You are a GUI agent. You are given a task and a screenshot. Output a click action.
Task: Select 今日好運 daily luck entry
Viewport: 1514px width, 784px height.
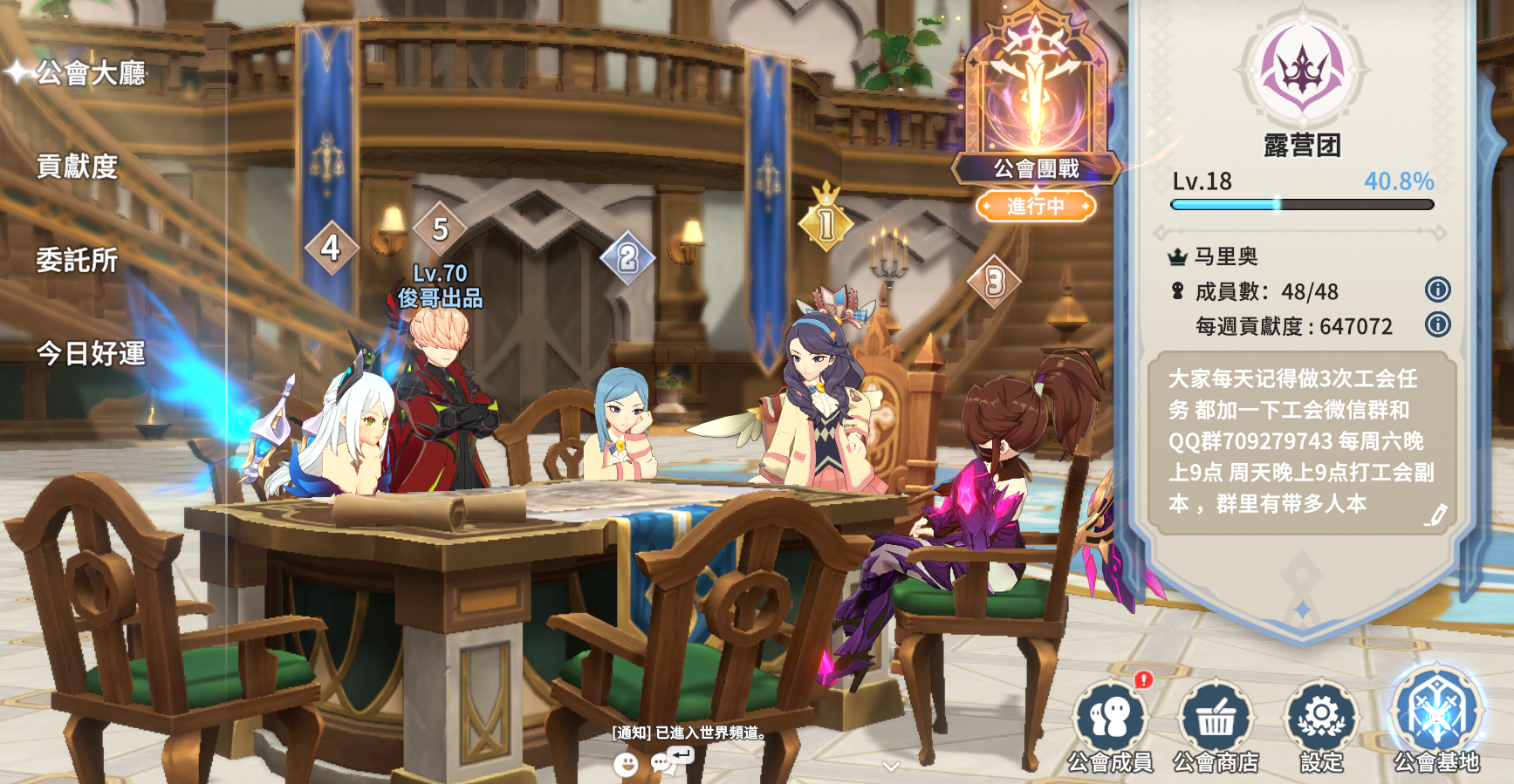click(x=91, y=353)
